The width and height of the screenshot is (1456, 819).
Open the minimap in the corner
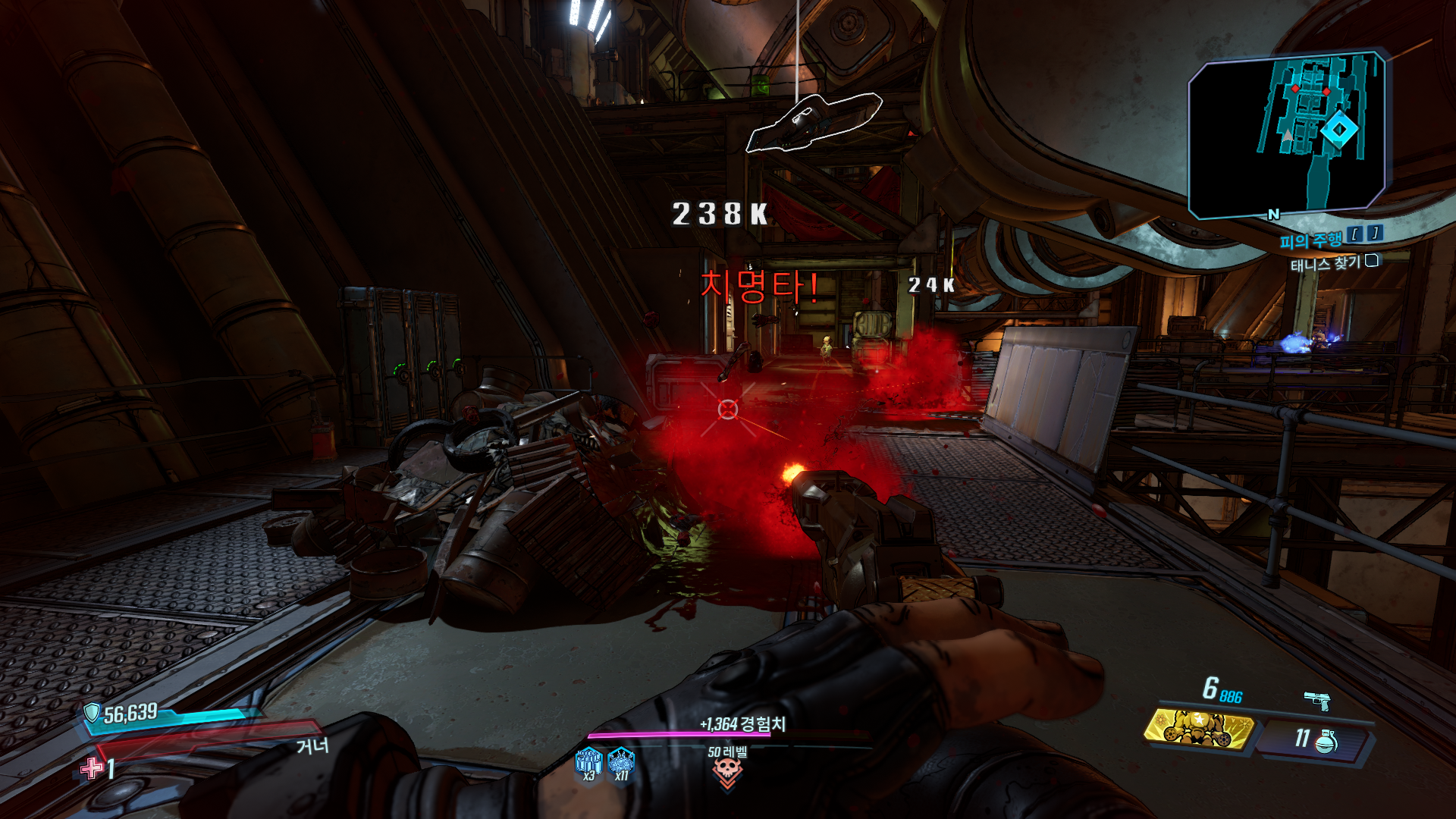pyautogui.click(x=1287, y=134)
